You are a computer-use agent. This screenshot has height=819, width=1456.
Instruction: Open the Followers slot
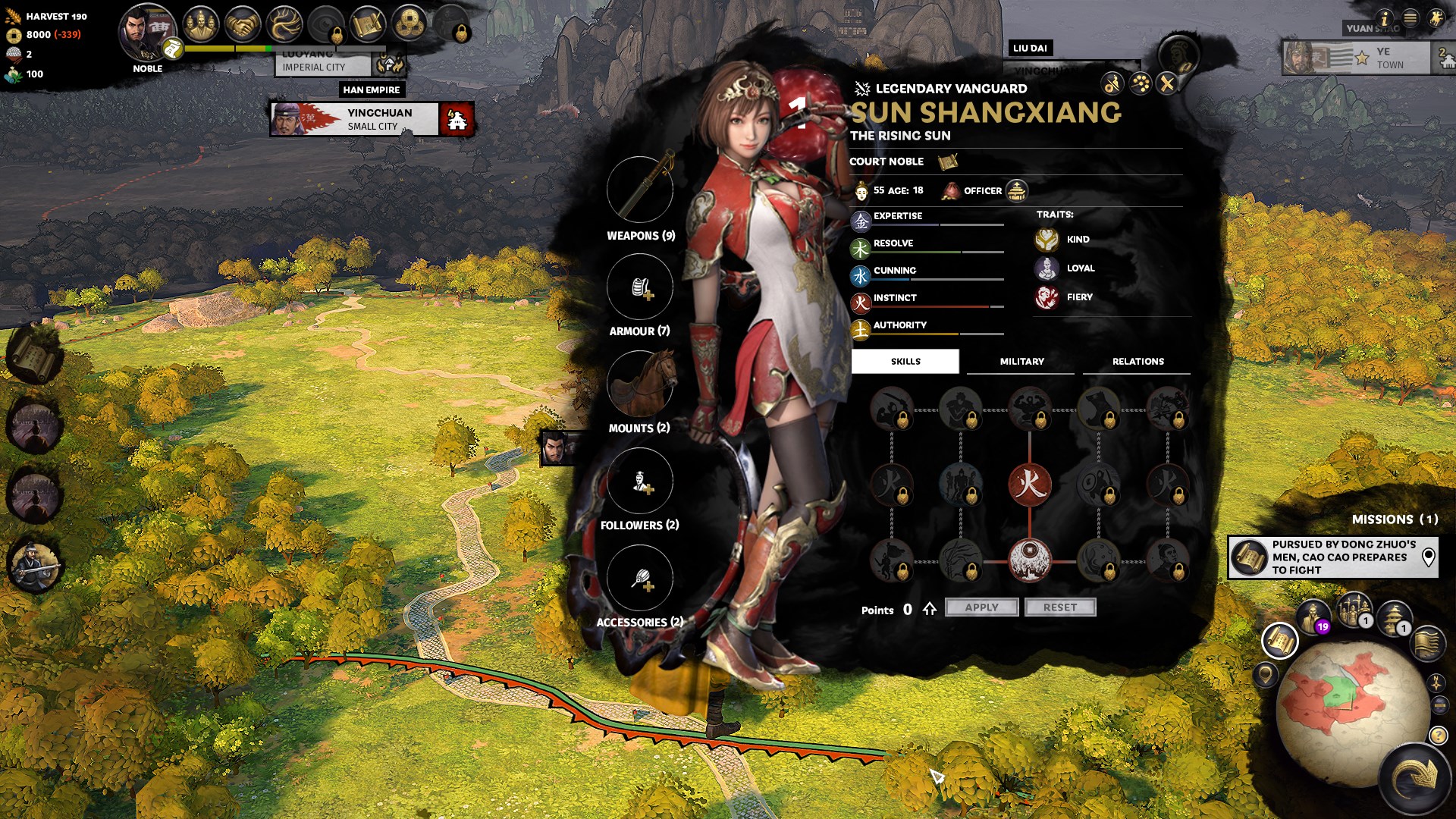pyautogui.click(x=640, y=481)
